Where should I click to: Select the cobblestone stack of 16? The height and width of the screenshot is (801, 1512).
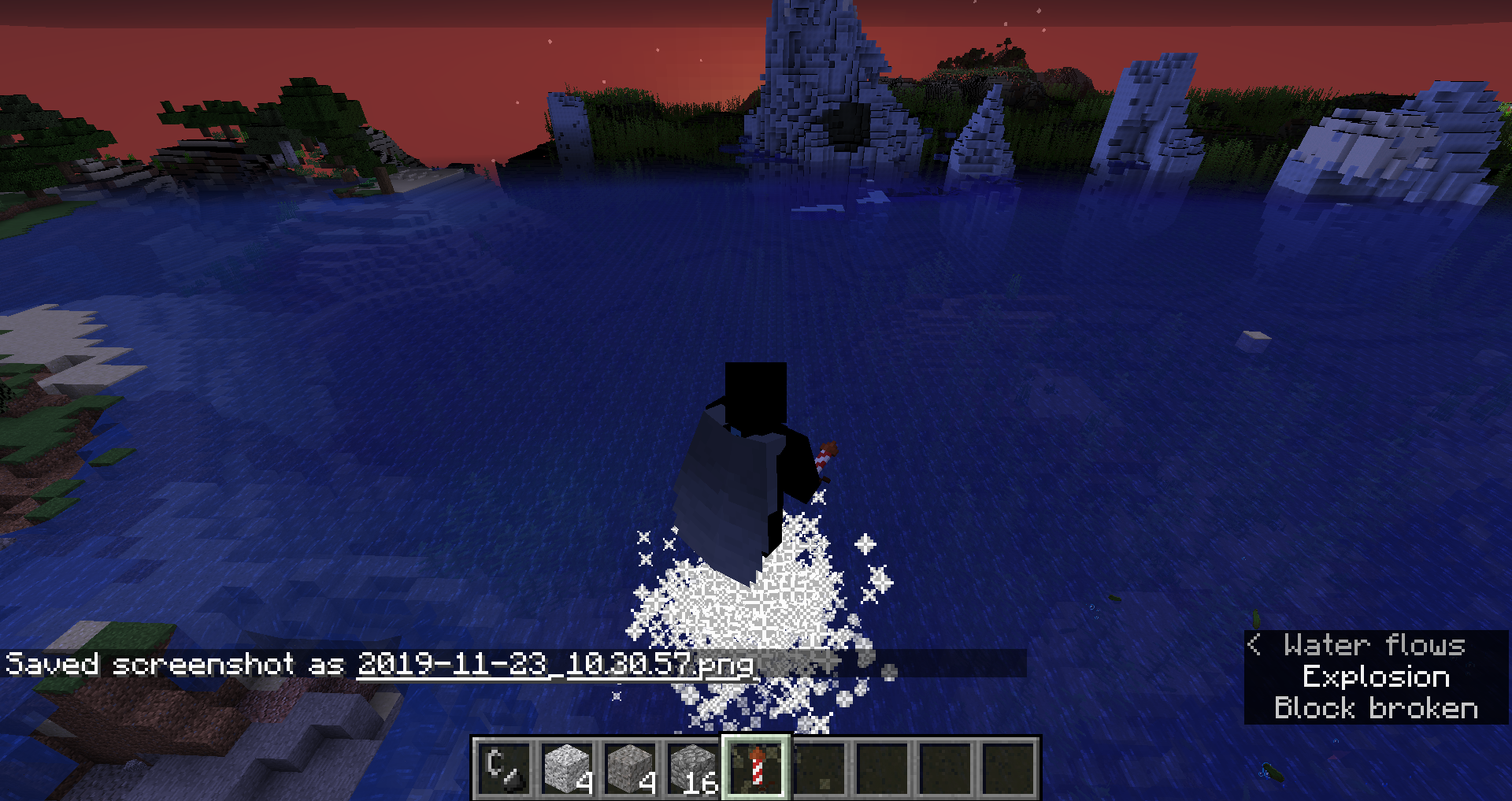(693, 768)
